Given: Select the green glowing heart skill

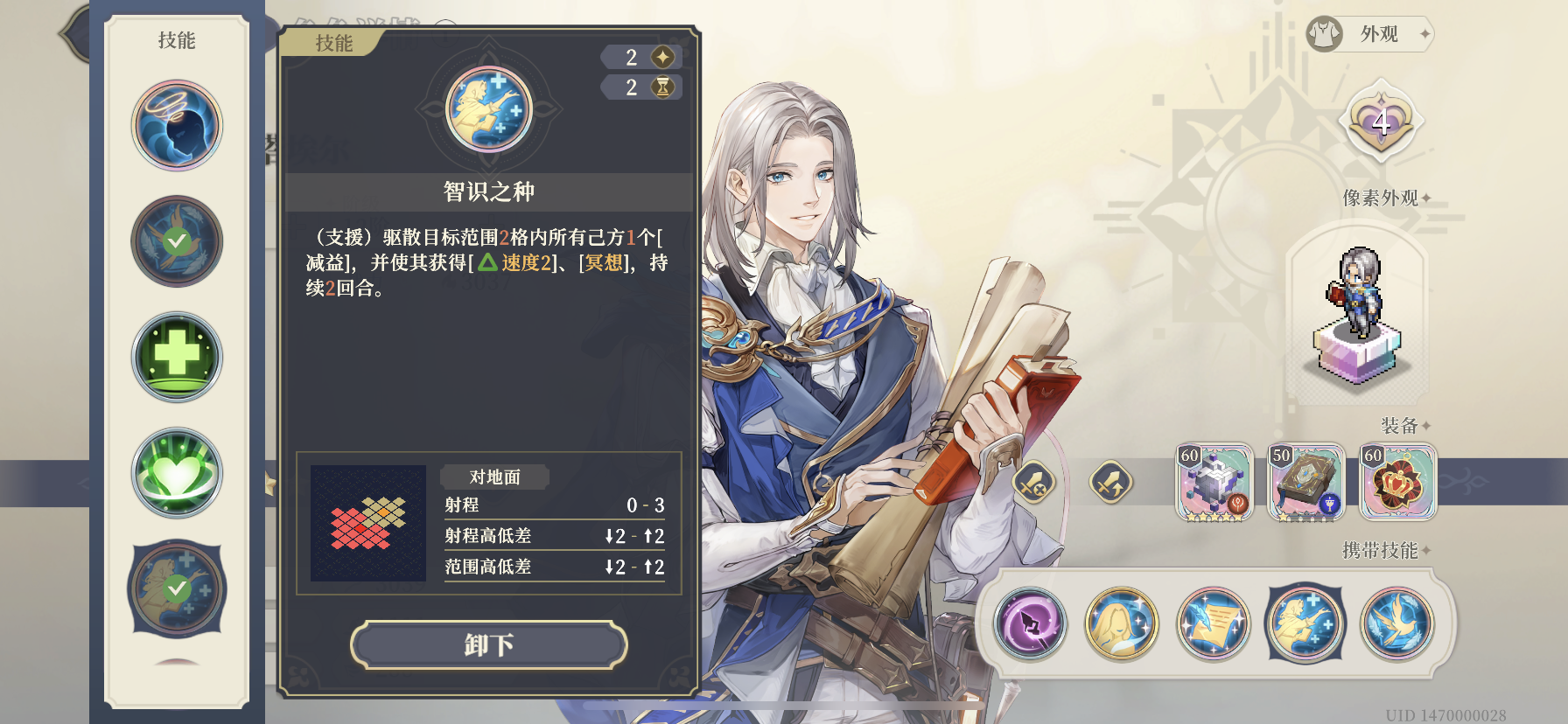Looking at the screenshot, I should click(x=177, y=472).
